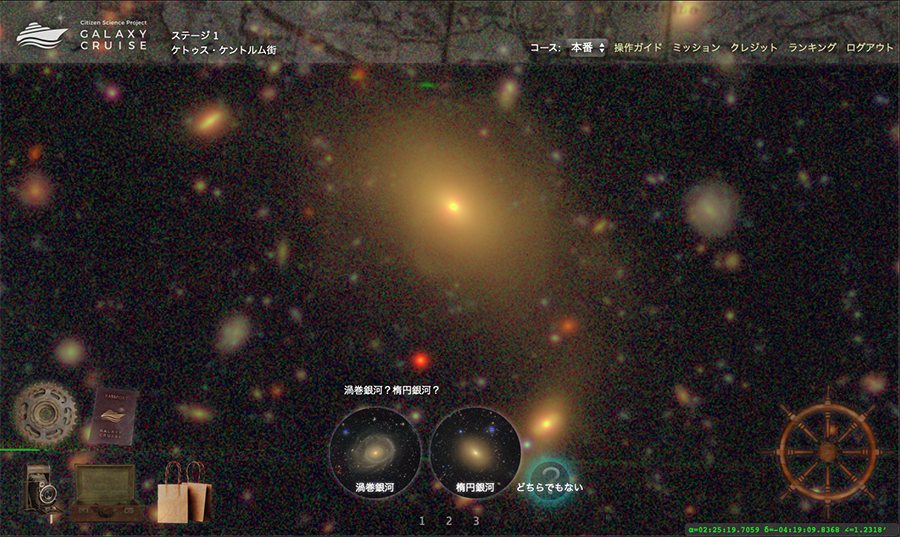This screenshot has width=900, height=537.
Task: Click the vintage camera icon
Action: (x=41, y=489)
